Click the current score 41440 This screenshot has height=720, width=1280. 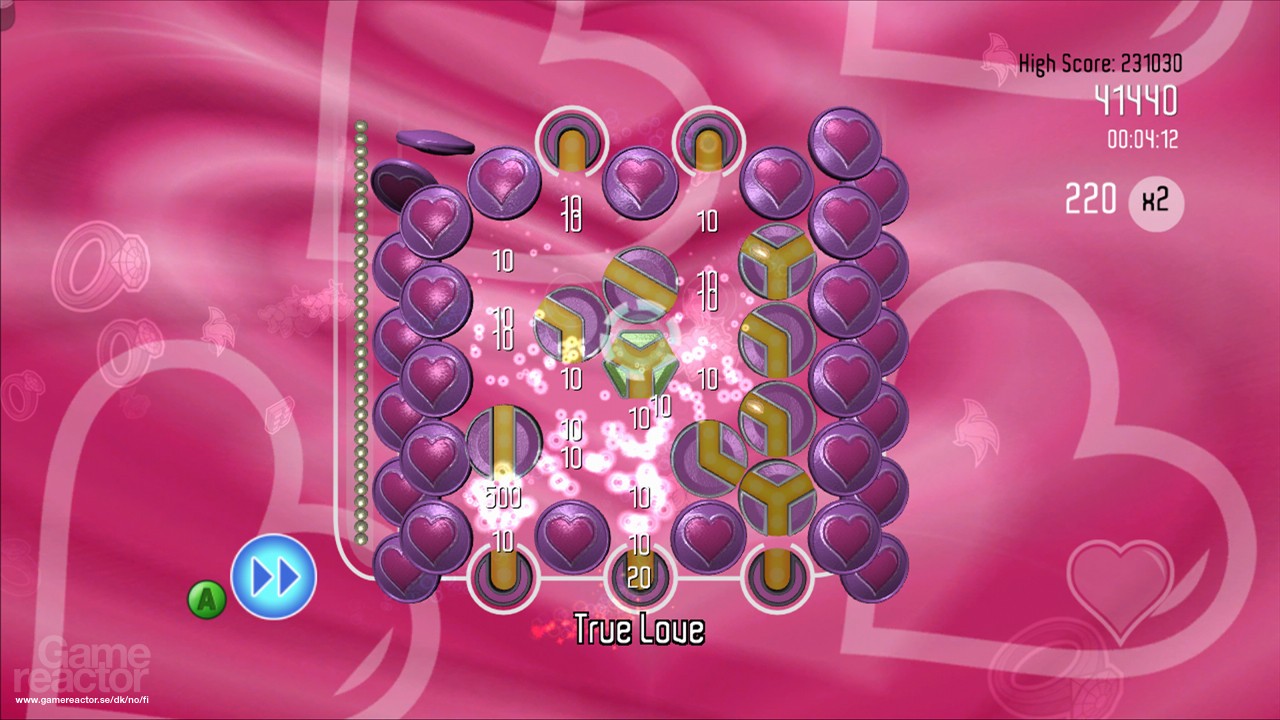1136,100
